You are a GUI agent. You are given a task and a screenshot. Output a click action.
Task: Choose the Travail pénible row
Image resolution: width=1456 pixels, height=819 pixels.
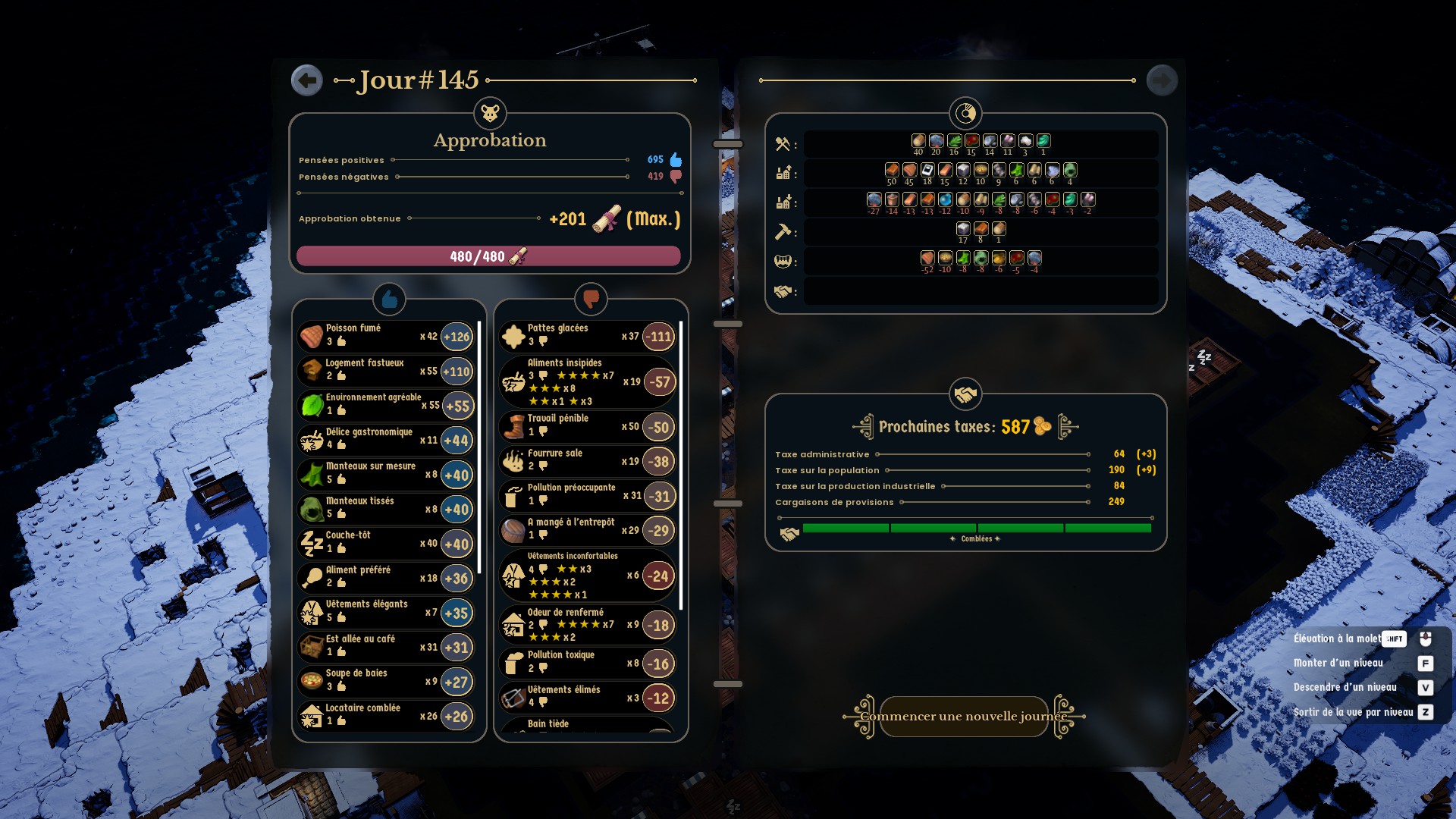pos(587,426)
